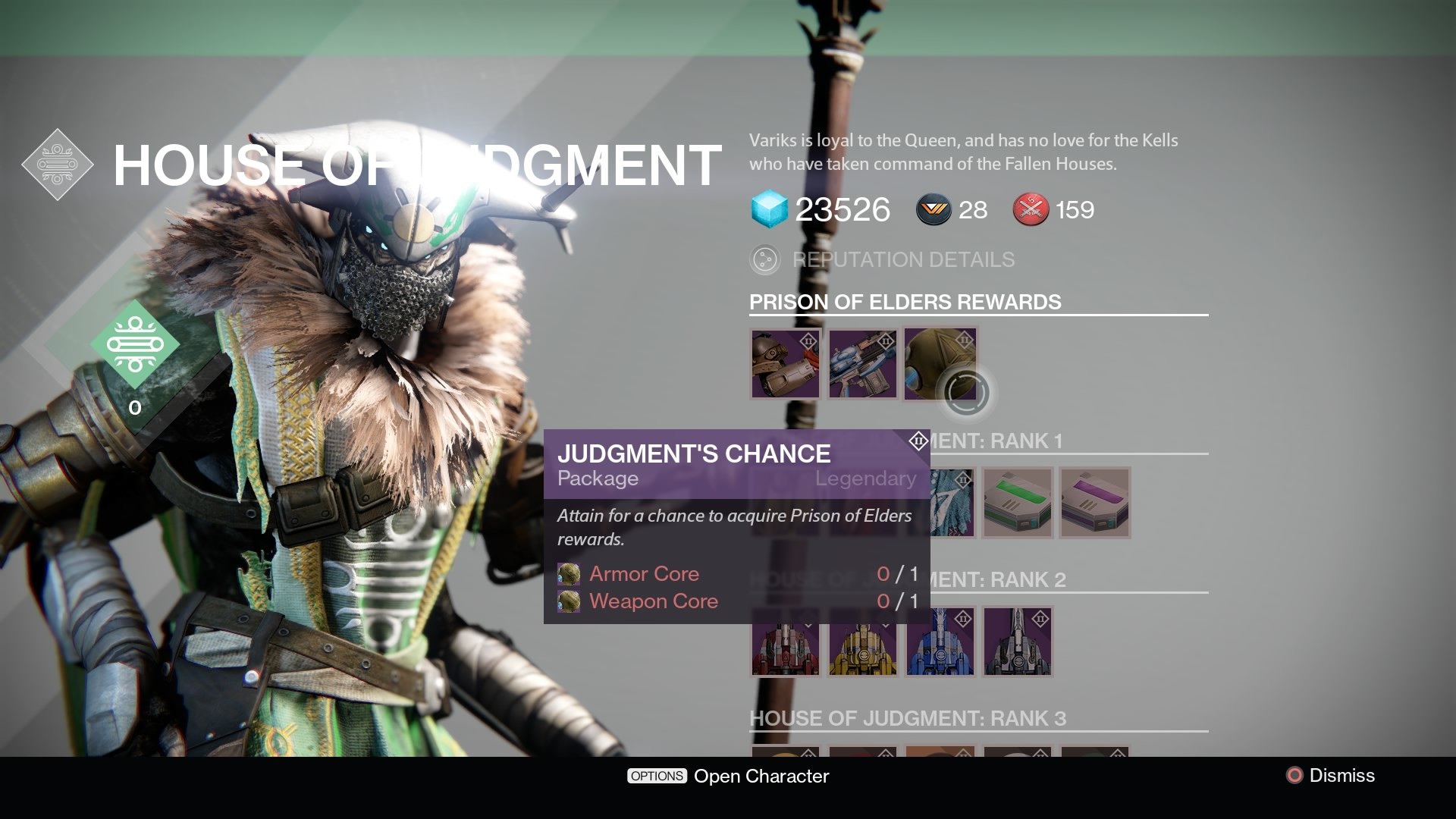Click the House of Judgment faction emblem

click(x=58, y=165)
